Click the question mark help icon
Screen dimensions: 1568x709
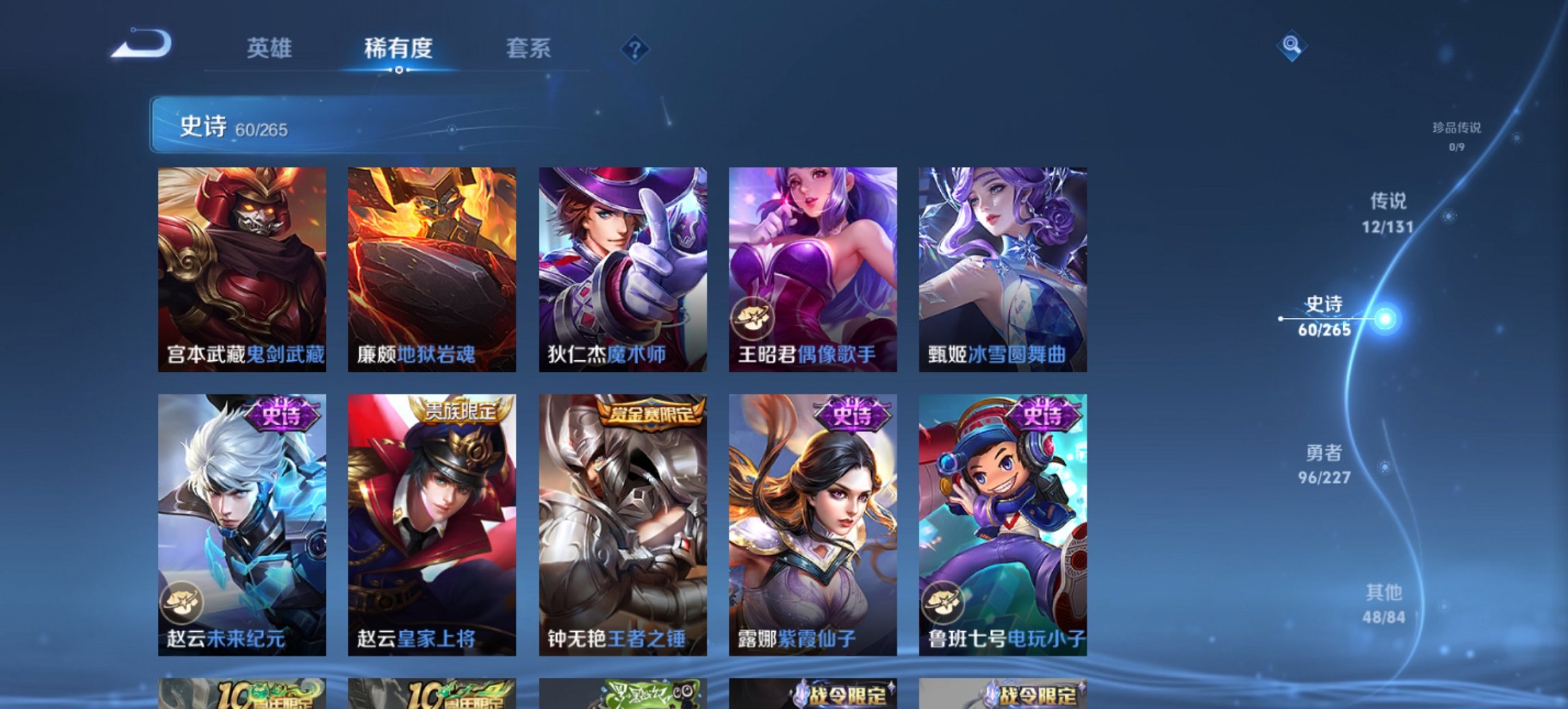635,49
